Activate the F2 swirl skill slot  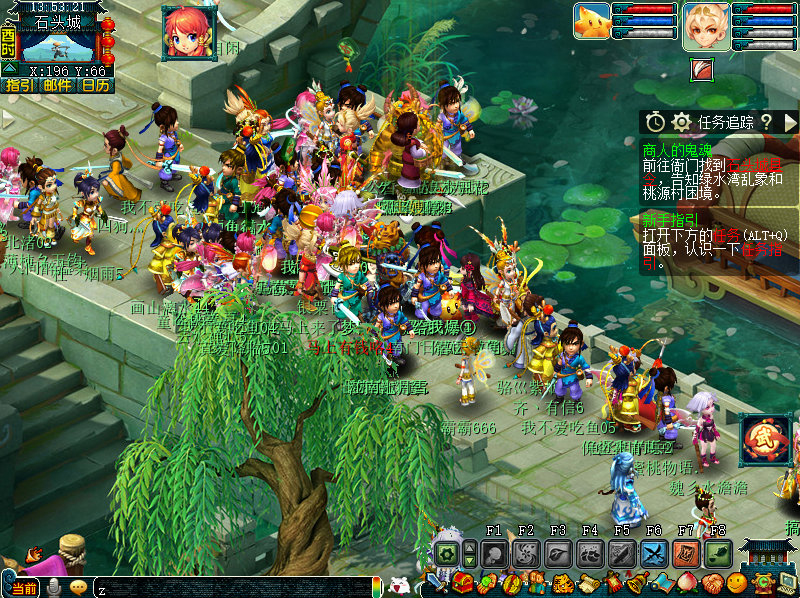tap(526, 554)
